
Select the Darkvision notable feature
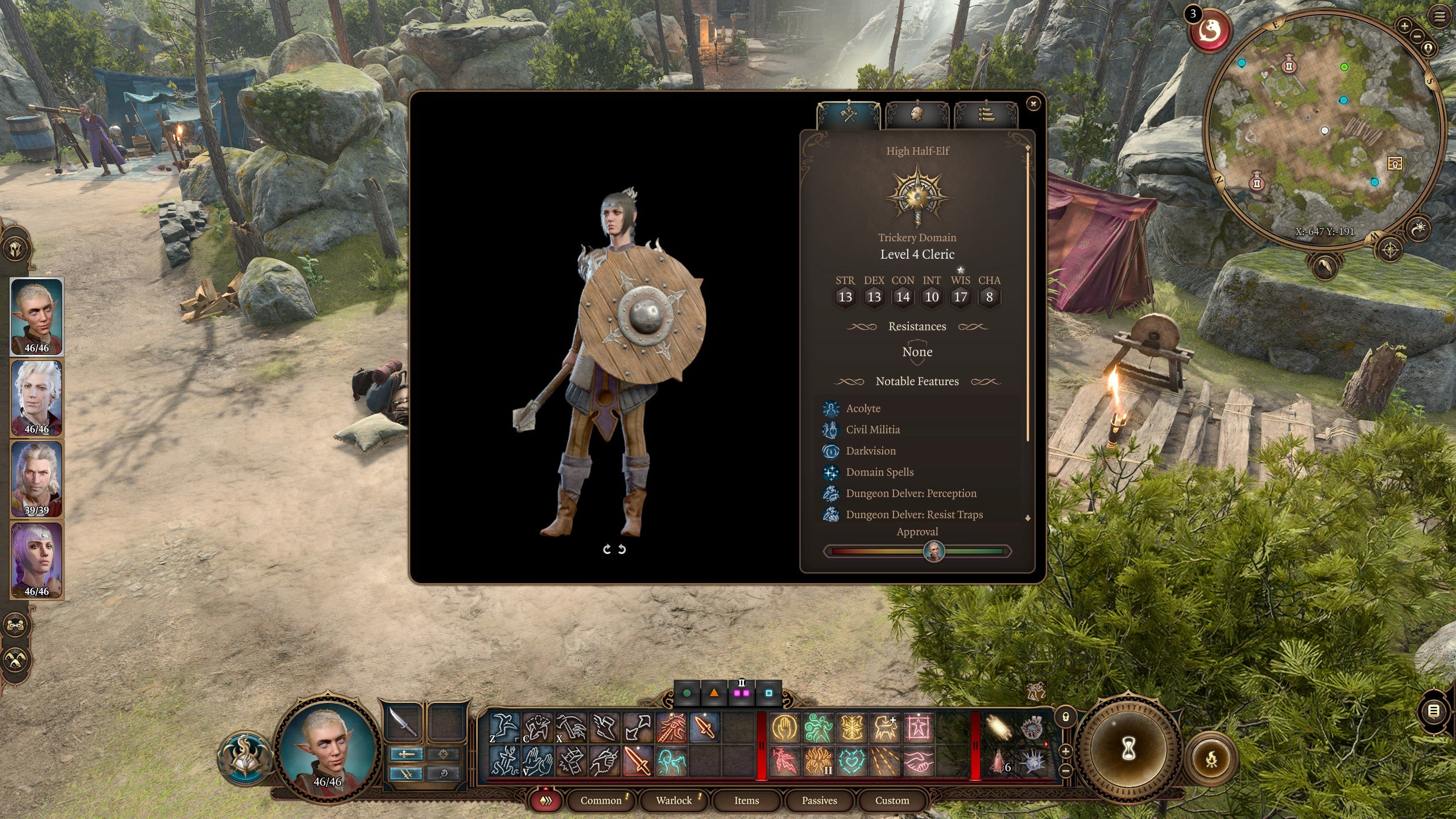[x=870, y=451]
